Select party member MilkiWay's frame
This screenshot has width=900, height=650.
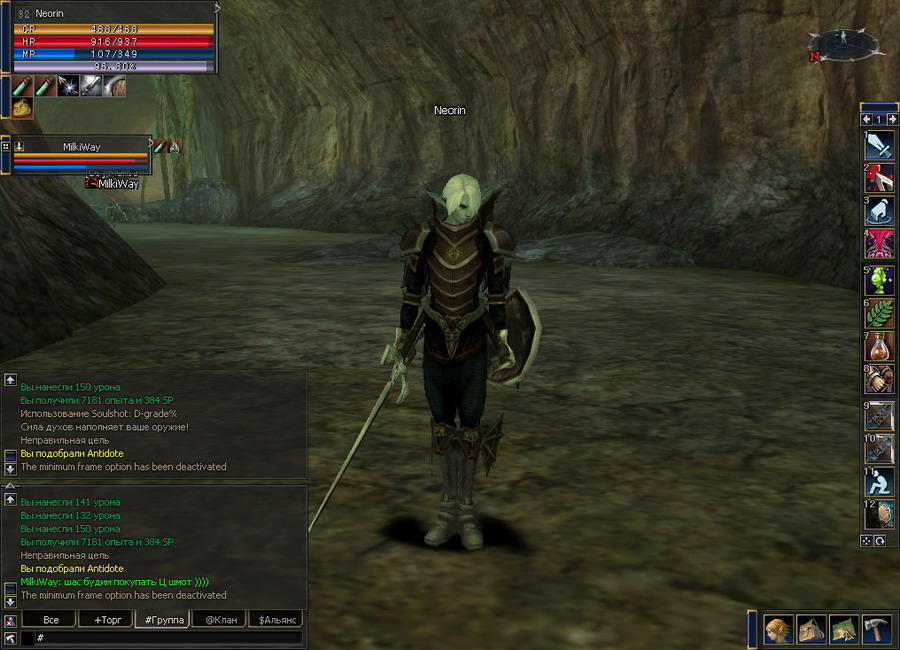pos(80,153)
